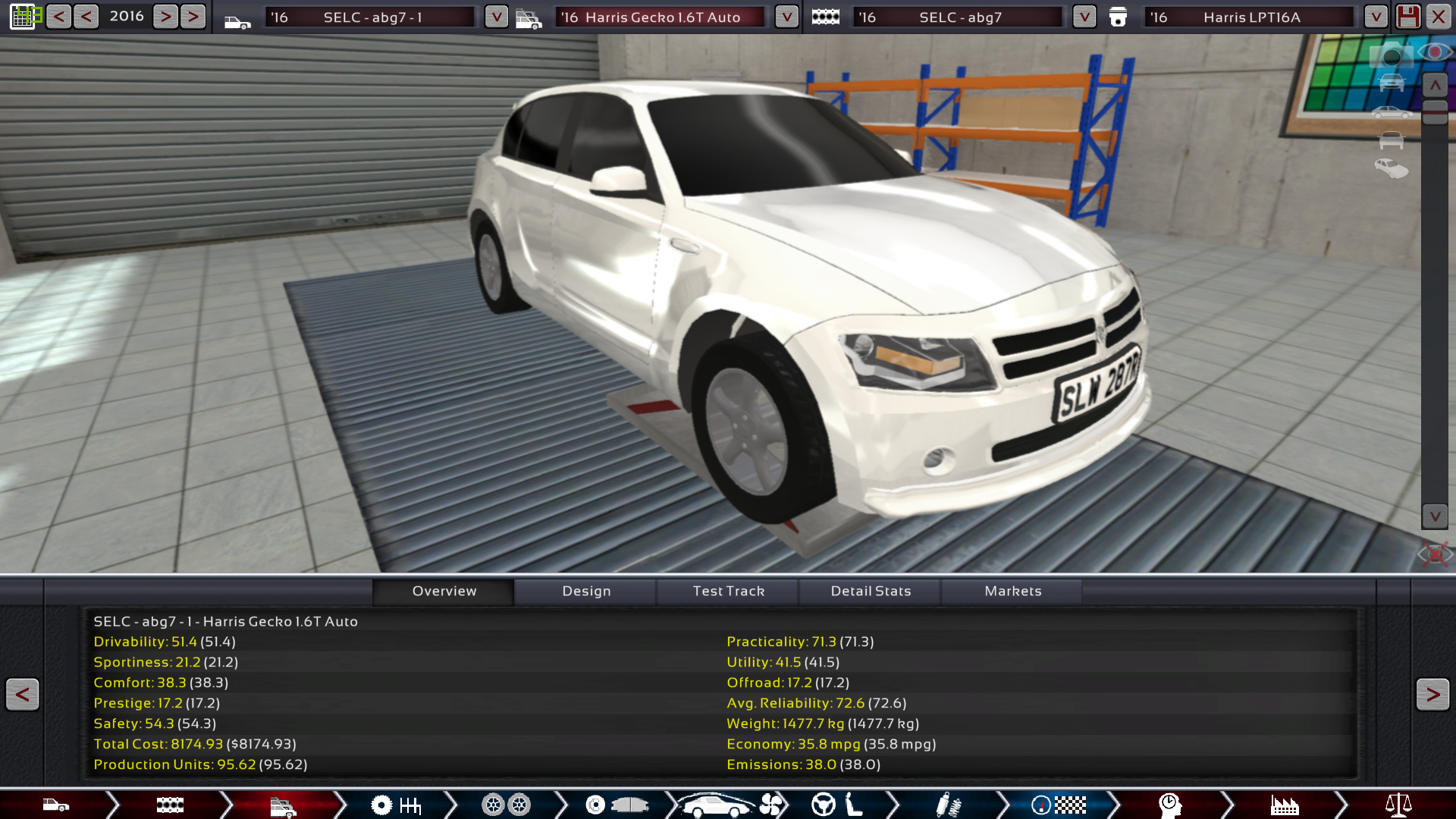Switch to the Design tab
The width and height of the screenshot is (1456, 819).
(586, 591)
